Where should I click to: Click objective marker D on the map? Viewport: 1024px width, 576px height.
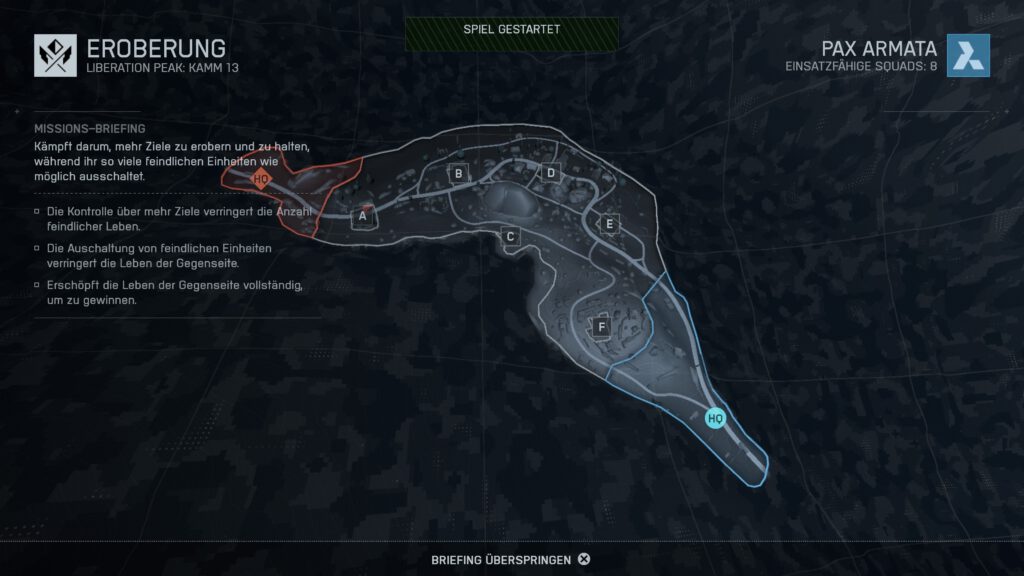click(x=550, y=173)
